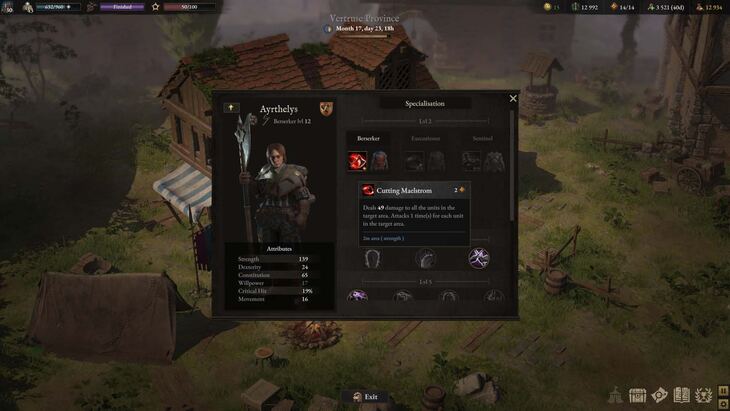Click the yellow level-up arrow beside Ayrthelys
The width and height of the screenshot is (730, 411).
pyautogui.click(x=231, y=107)
